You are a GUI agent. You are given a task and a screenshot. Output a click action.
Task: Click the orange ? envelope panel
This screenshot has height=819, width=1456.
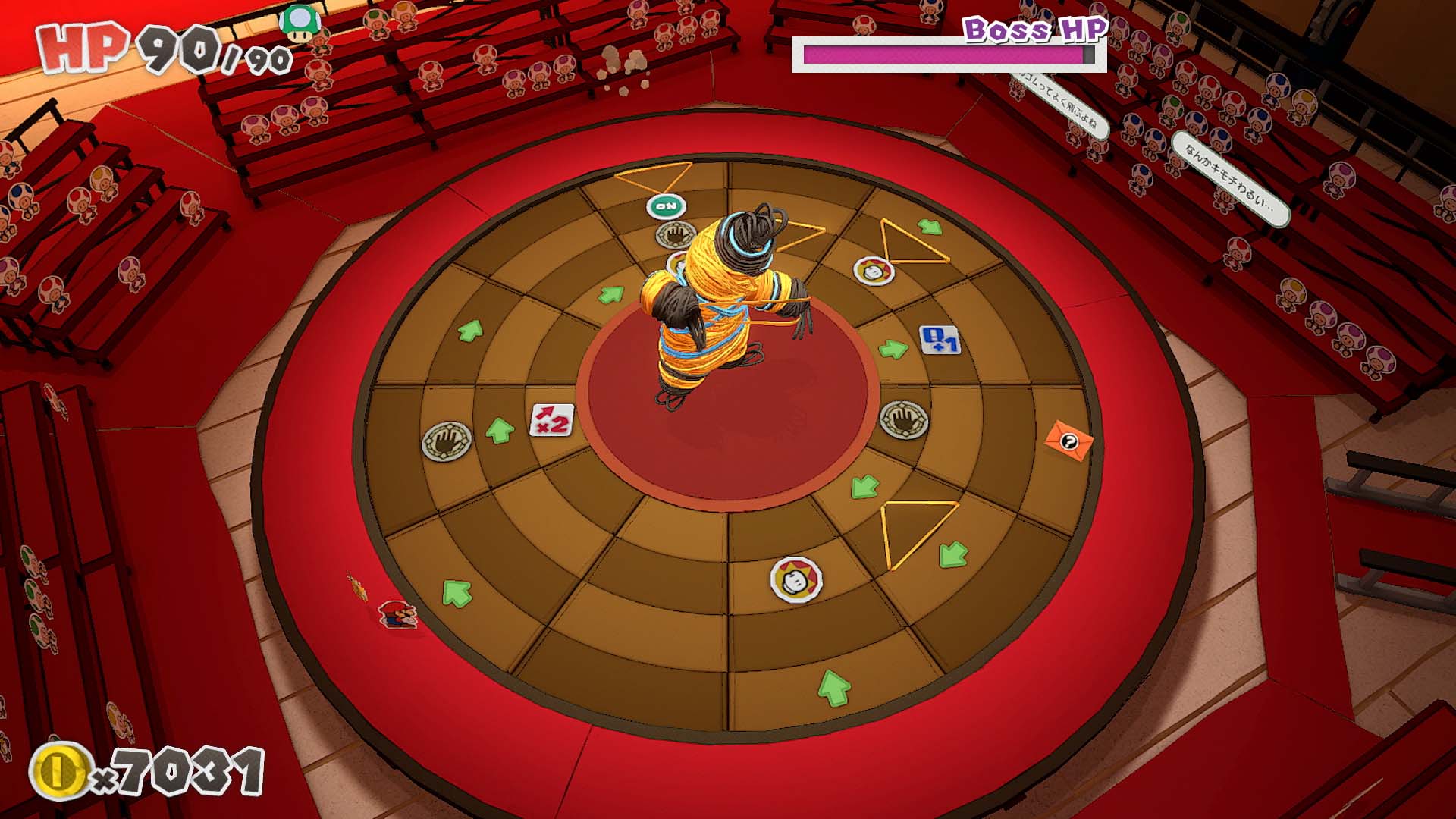point(1070,441)
